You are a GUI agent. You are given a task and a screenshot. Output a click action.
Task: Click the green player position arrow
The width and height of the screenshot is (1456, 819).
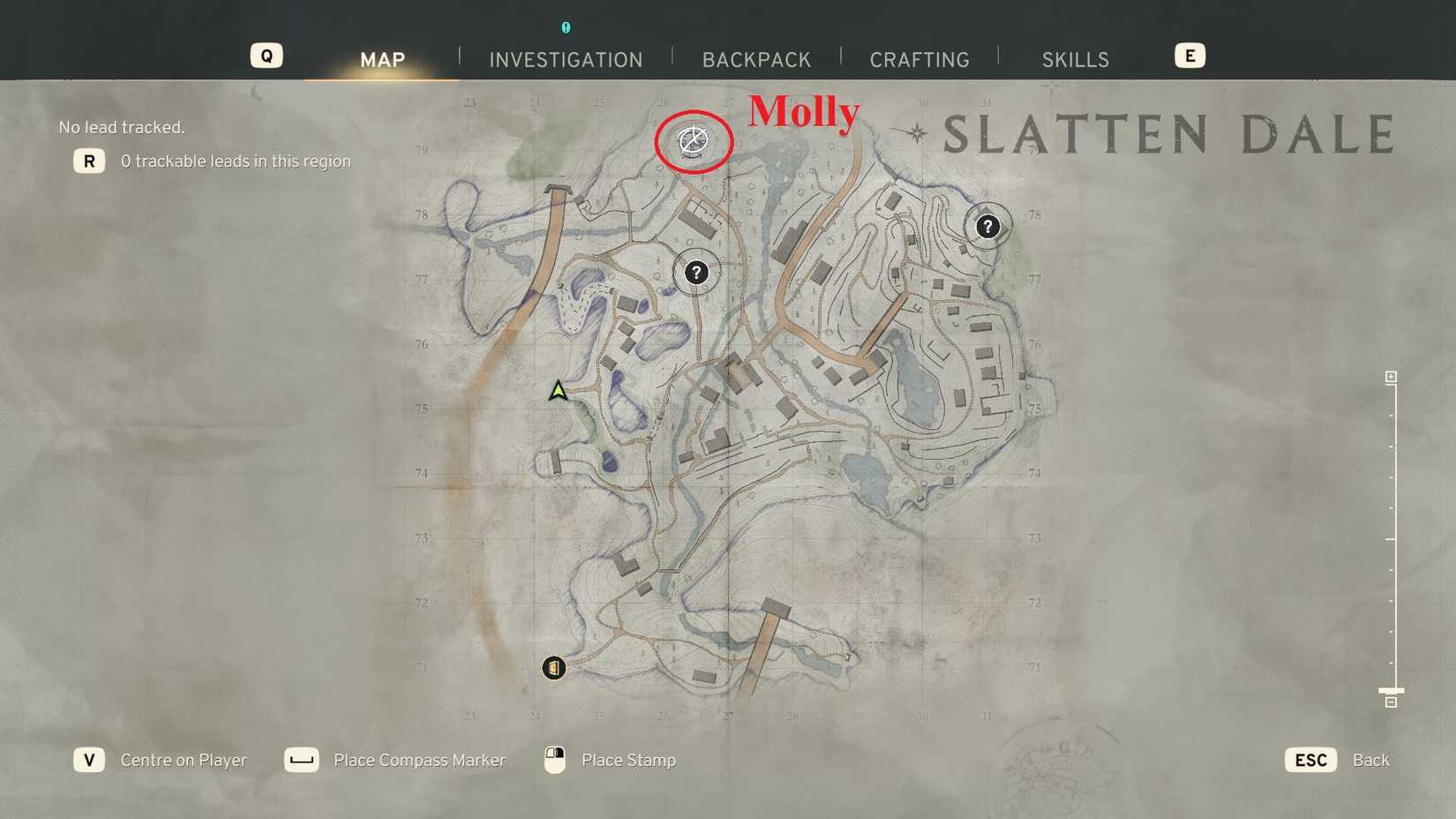559,391
